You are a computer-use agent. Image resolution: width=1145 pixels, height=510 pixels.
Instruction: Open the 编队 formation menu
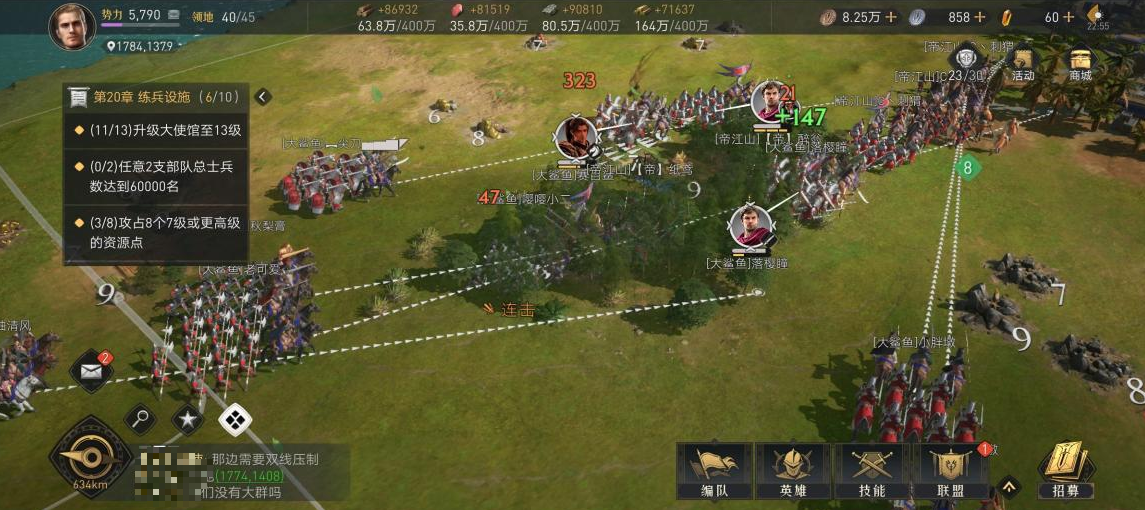tap(714, 470)
